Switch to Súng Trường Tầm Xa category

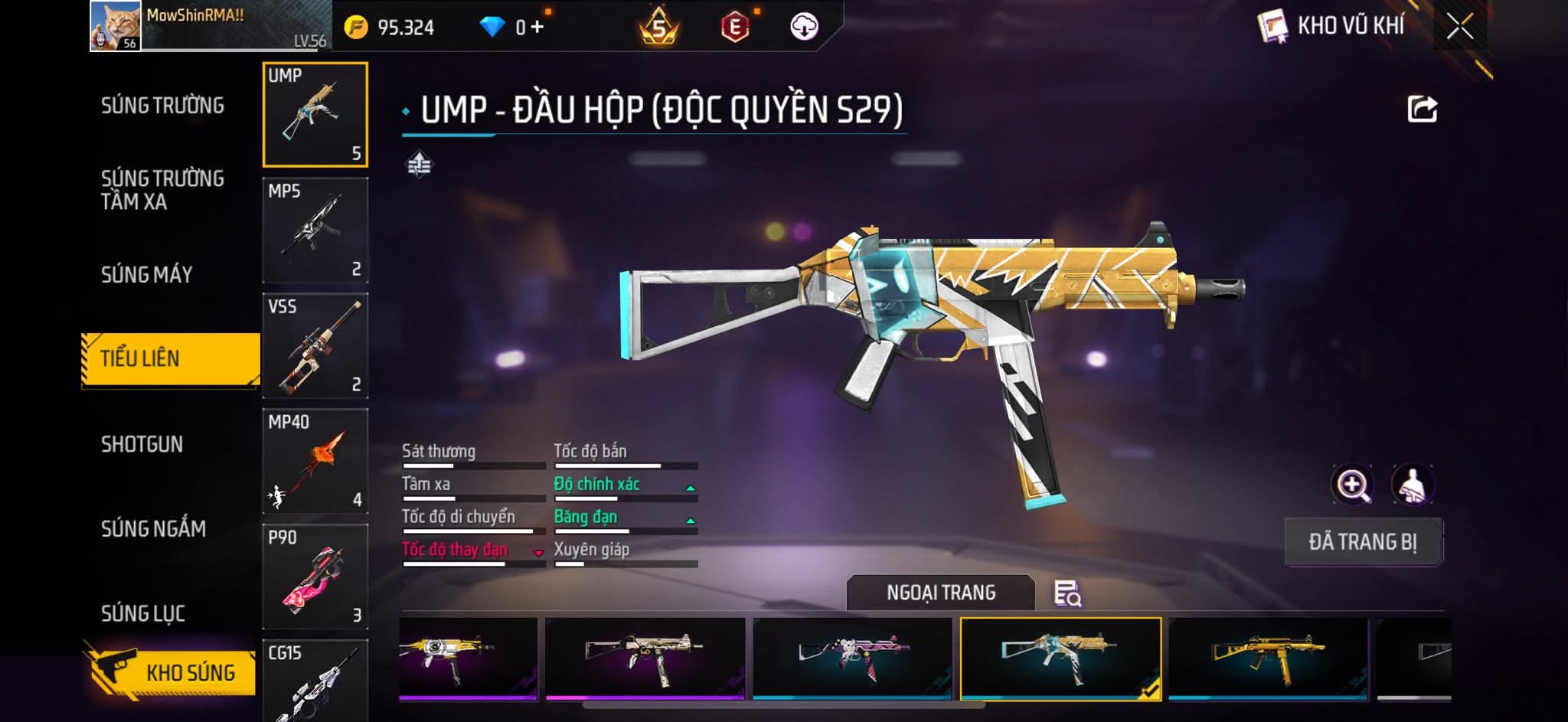tap(162, 190)
